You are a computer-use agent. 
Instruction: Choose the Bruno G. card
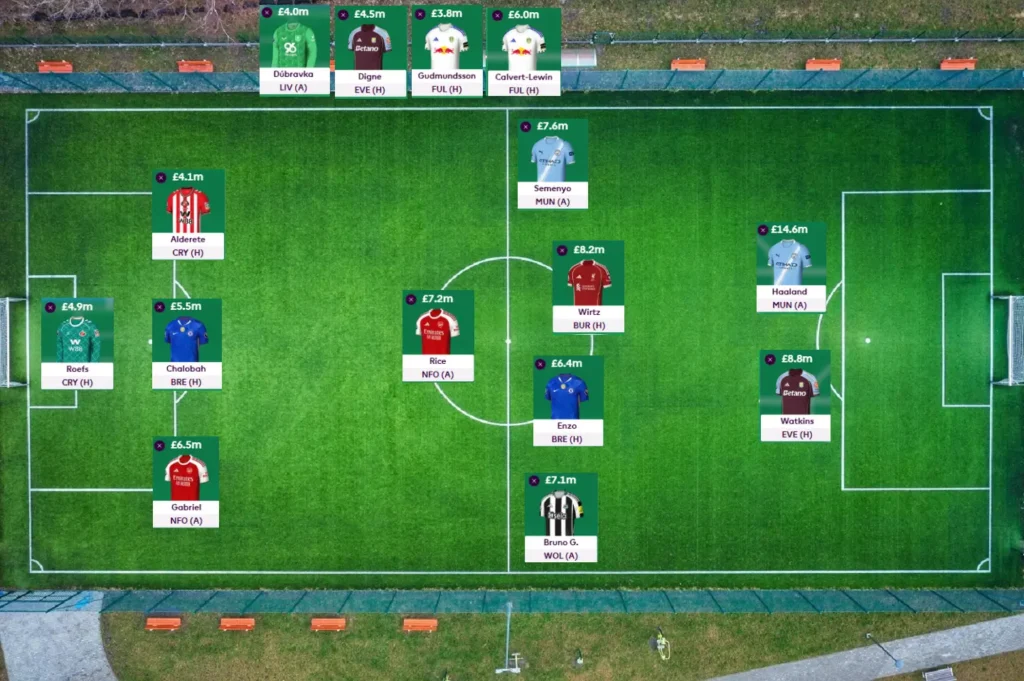point(561,514)
